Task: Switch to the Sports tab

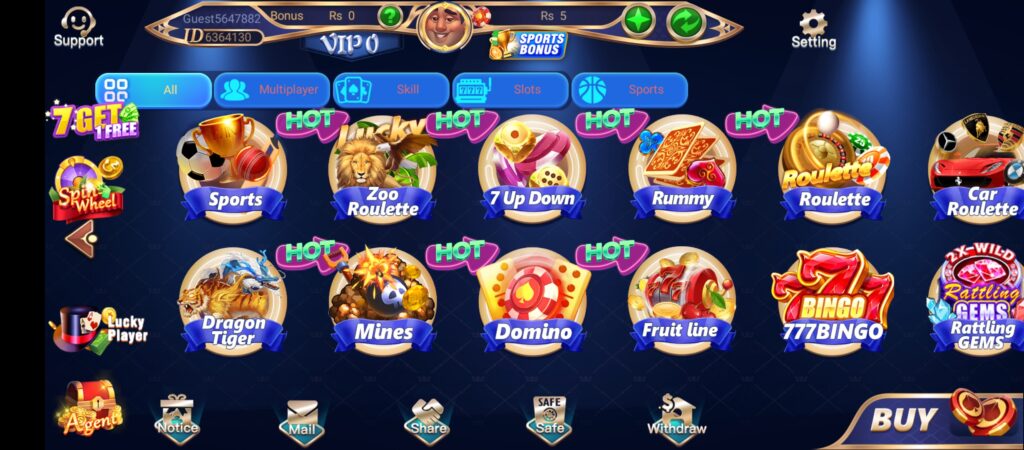Action: click(x=630, y=90)
